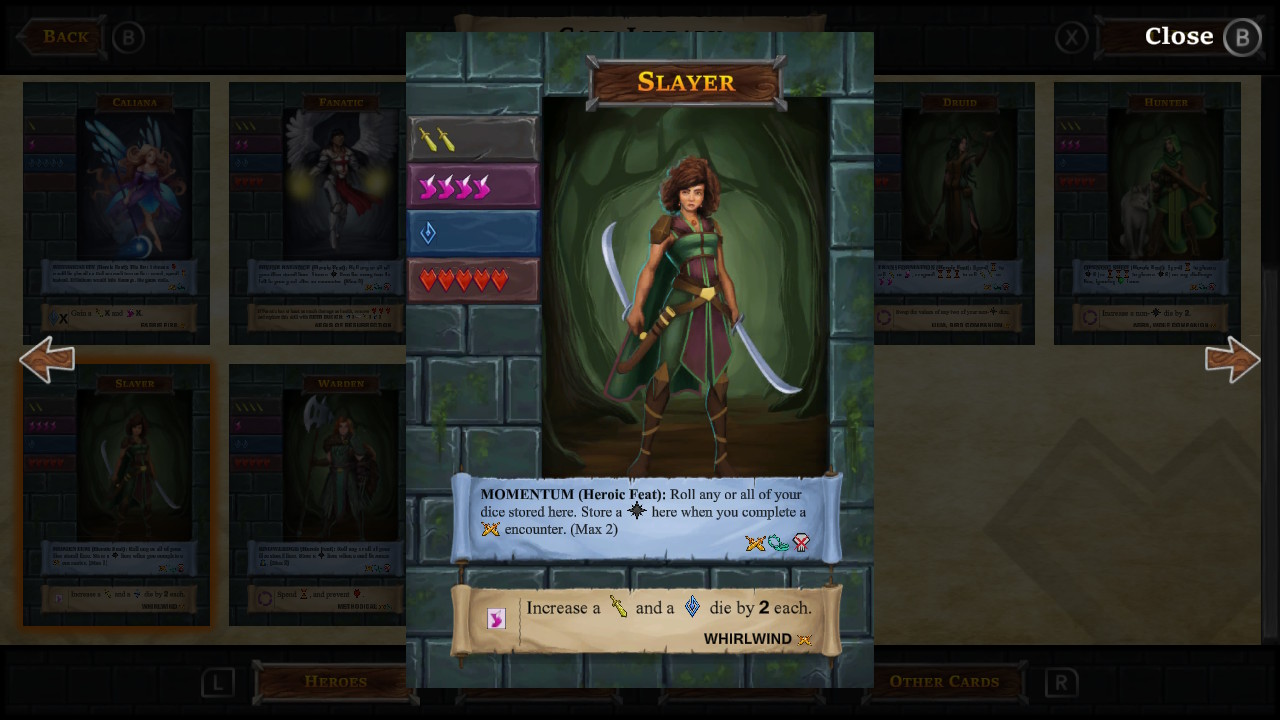This screenshot has height=720, width=1280.
Task: Select the crossed-out skull icon
Action: 801,543
